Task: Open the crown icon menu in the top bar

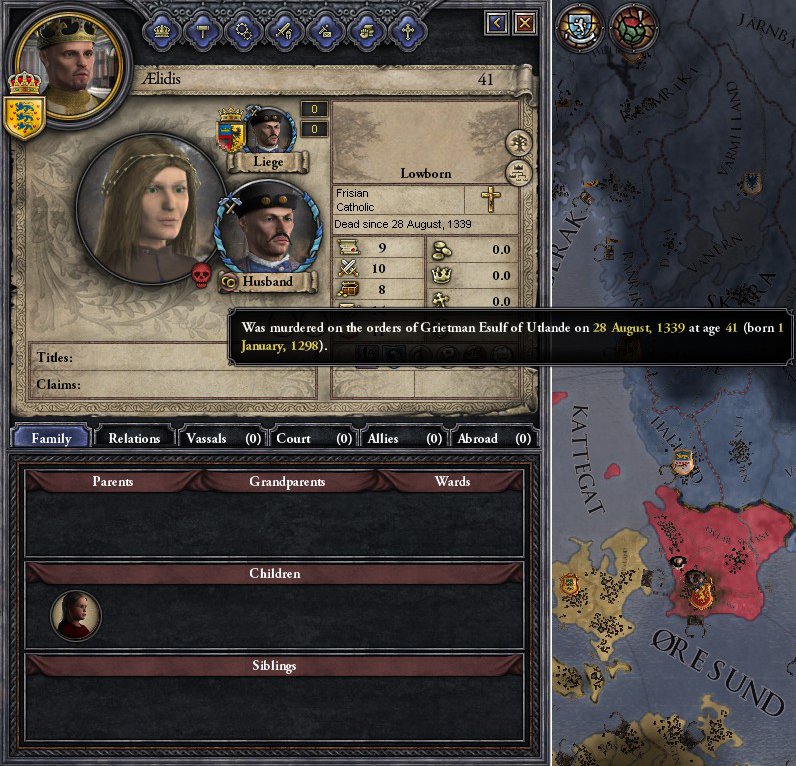Action: 162,30
